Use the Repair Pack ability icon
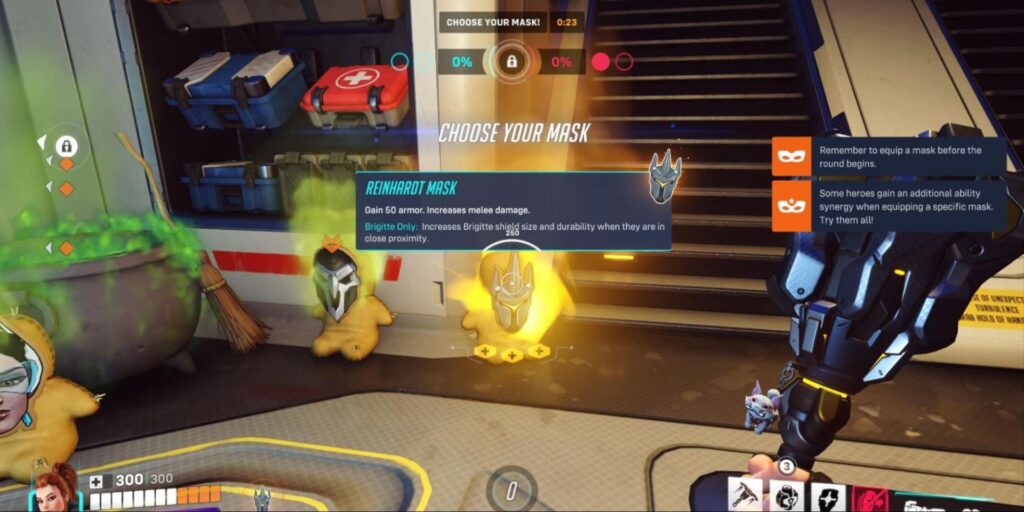1024x512 pixels. pyautogui.click(x=784, y=496)
